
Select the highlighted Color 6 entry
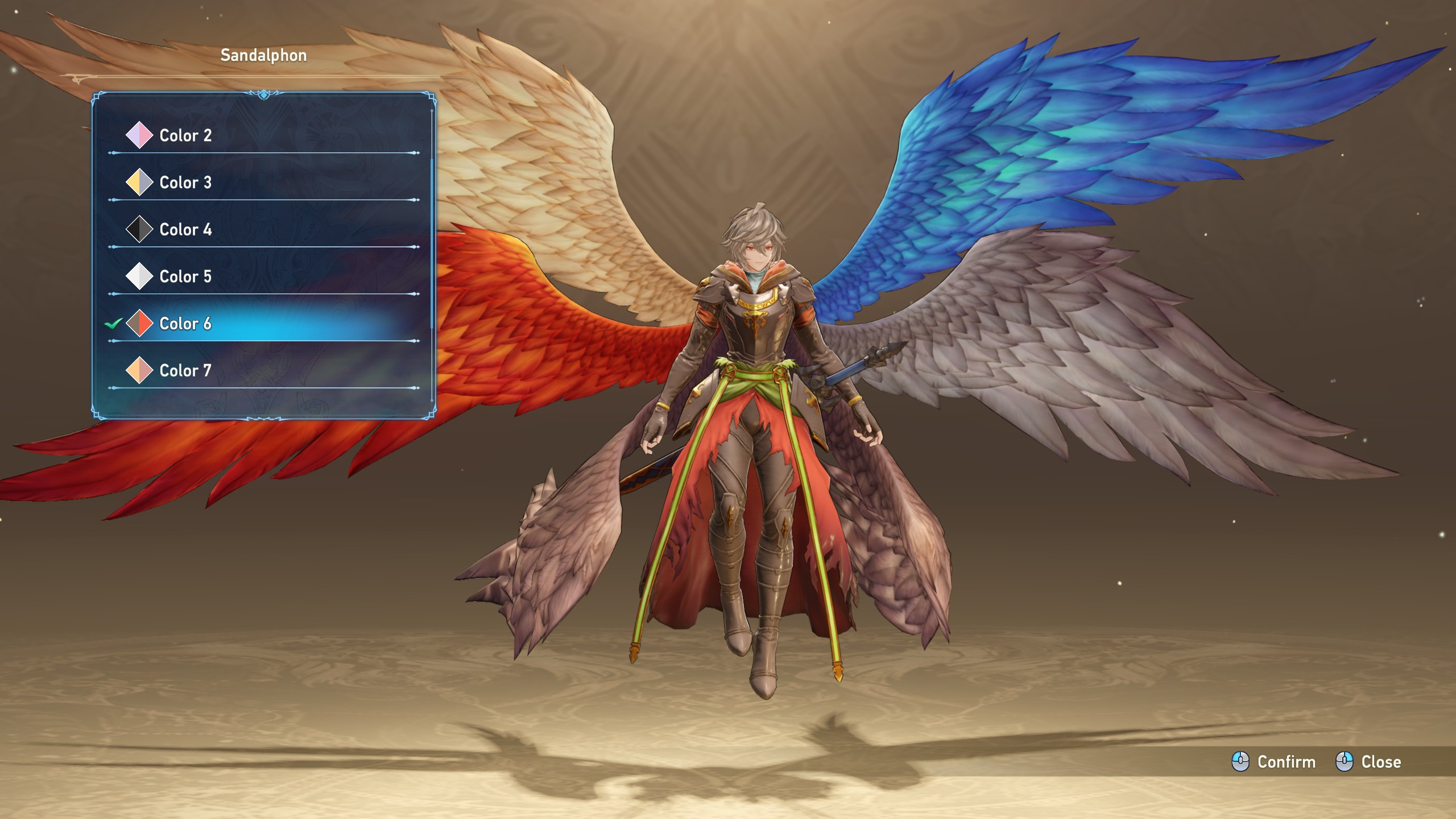(185, 324)
